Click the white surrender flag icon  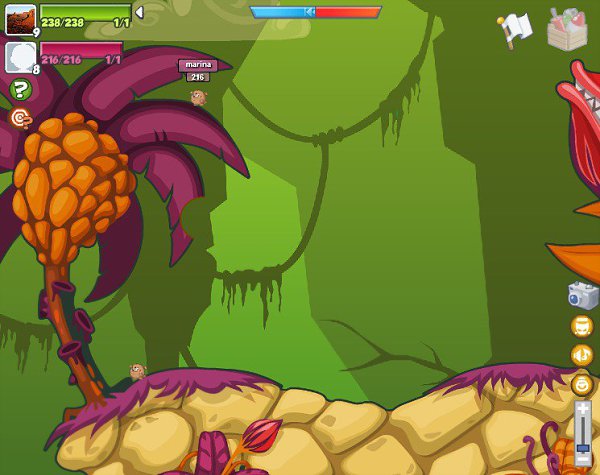pyautogui.click(x=515, y=29)
